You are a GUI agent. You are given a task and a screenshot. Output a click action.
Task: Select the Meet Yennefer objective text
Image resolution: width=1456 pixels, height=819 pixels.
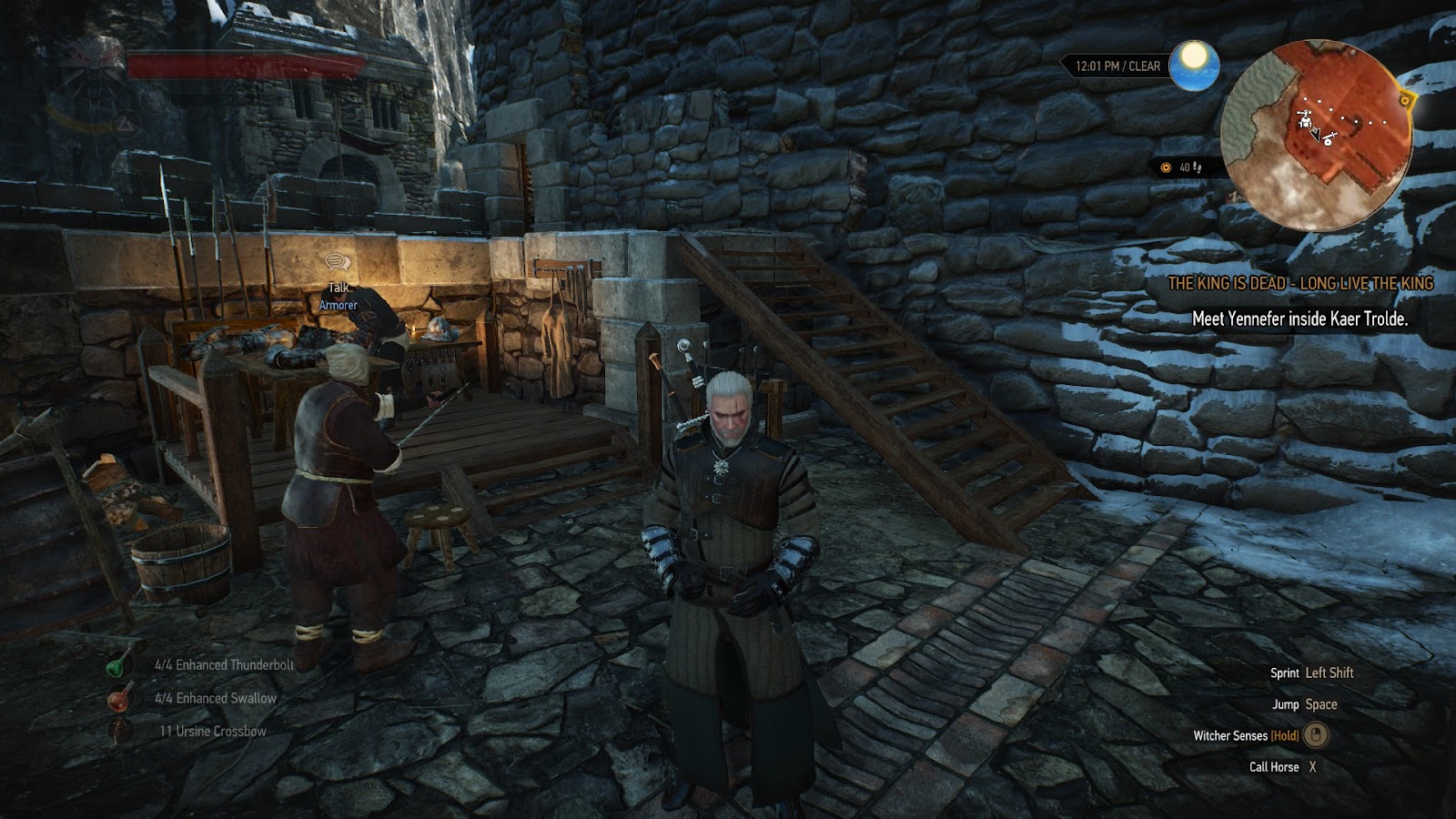[x=1299, y=319]
